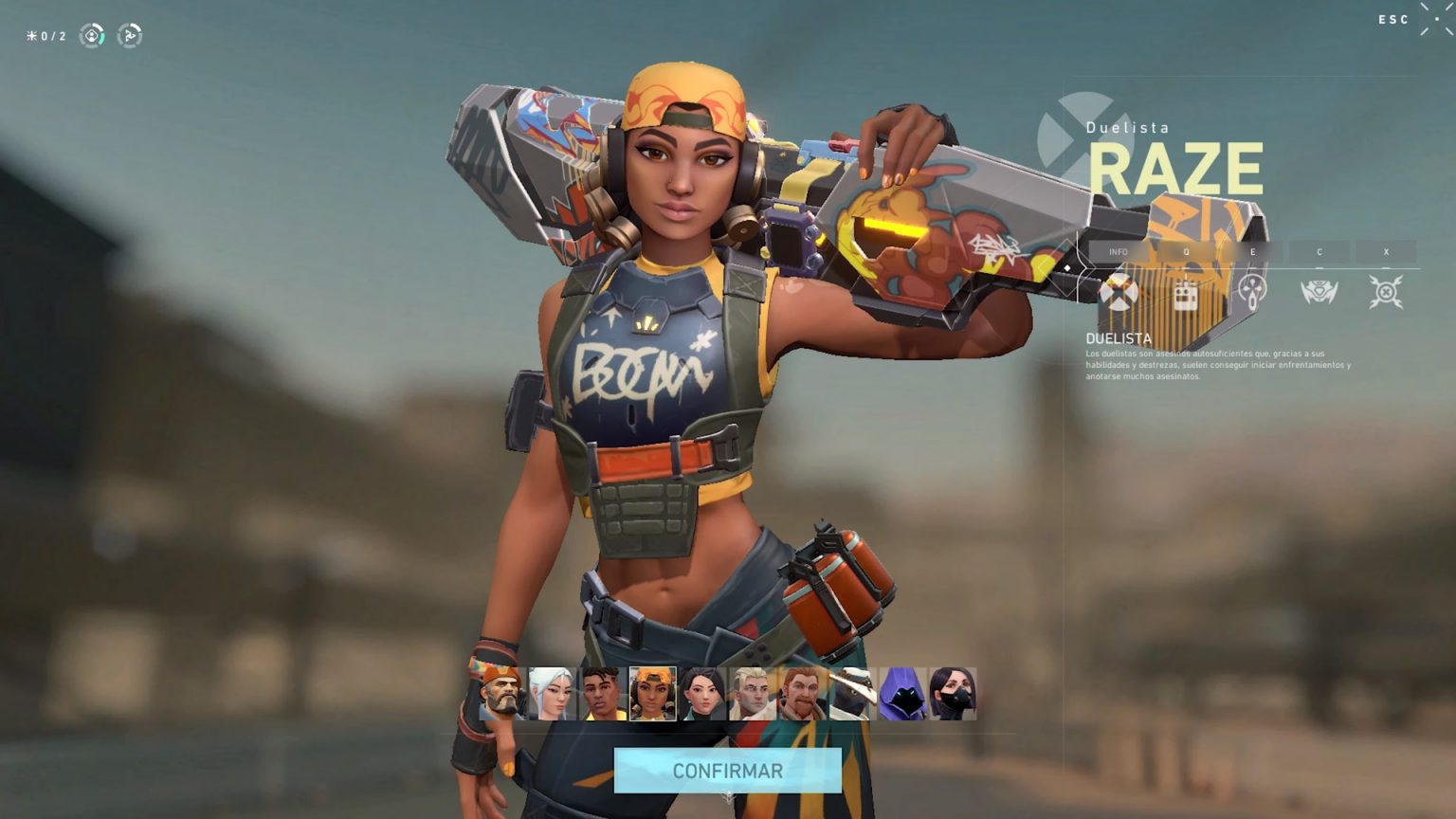Open the Q ability tab
The height and width of the screenshot is (819, 1456).
1186,252
